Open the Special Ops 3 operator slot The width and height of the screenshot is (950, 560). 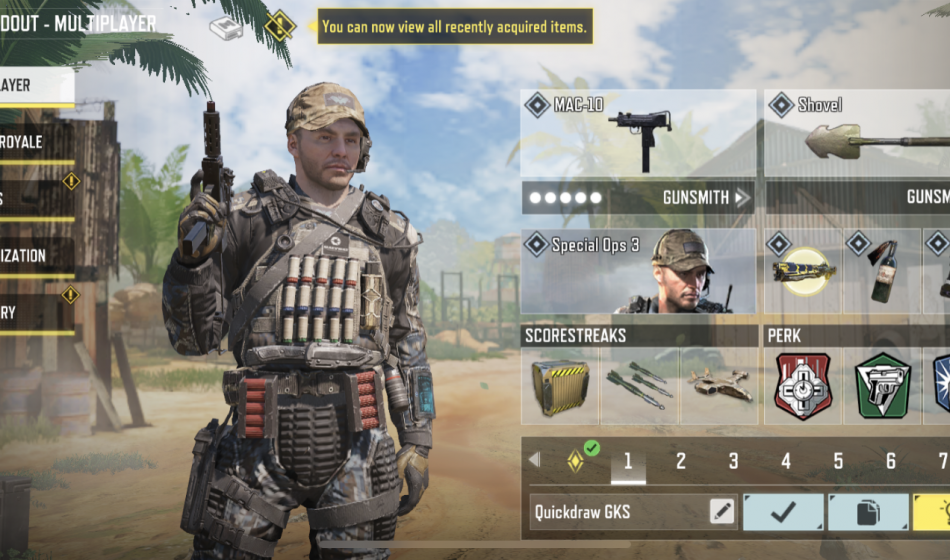coord(638,270)
